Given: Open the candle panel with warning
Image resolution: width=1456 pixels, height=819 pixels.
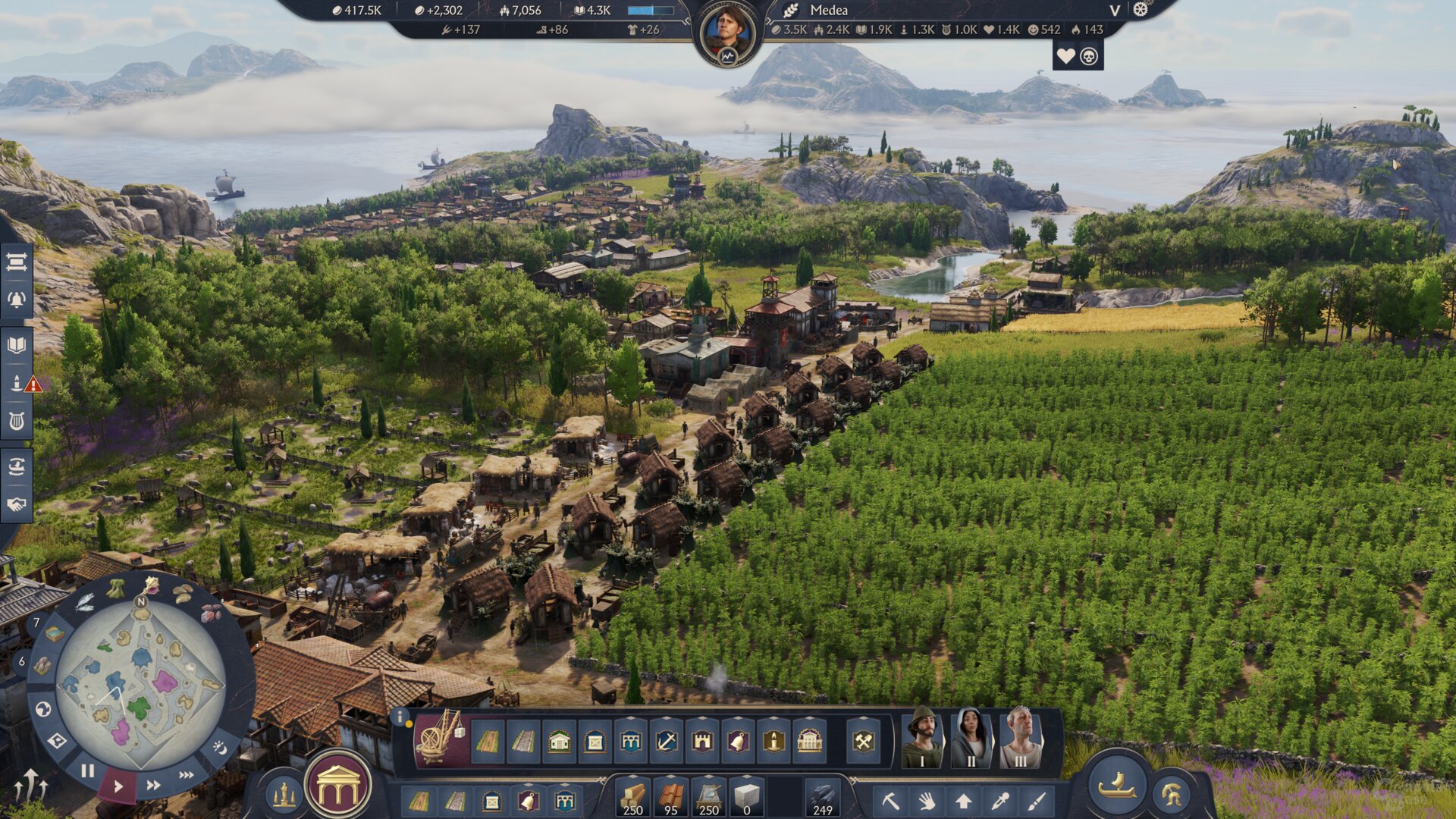Looking at the screenshot, I should pyautogui.click(x=17, y=383).
